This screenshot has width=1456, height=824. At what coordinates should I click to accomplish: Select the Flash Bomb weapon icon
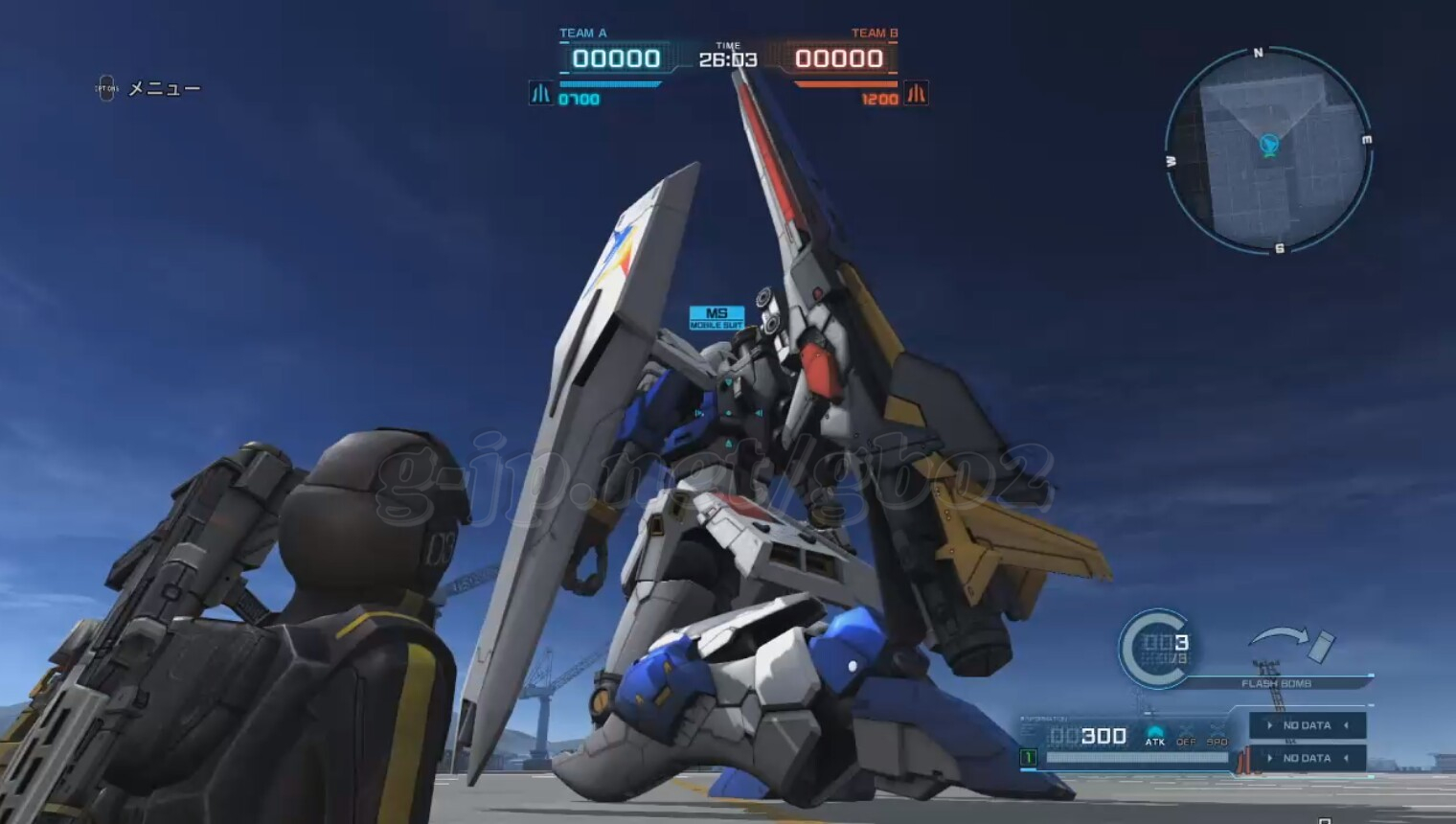[x=1292, y=645]
